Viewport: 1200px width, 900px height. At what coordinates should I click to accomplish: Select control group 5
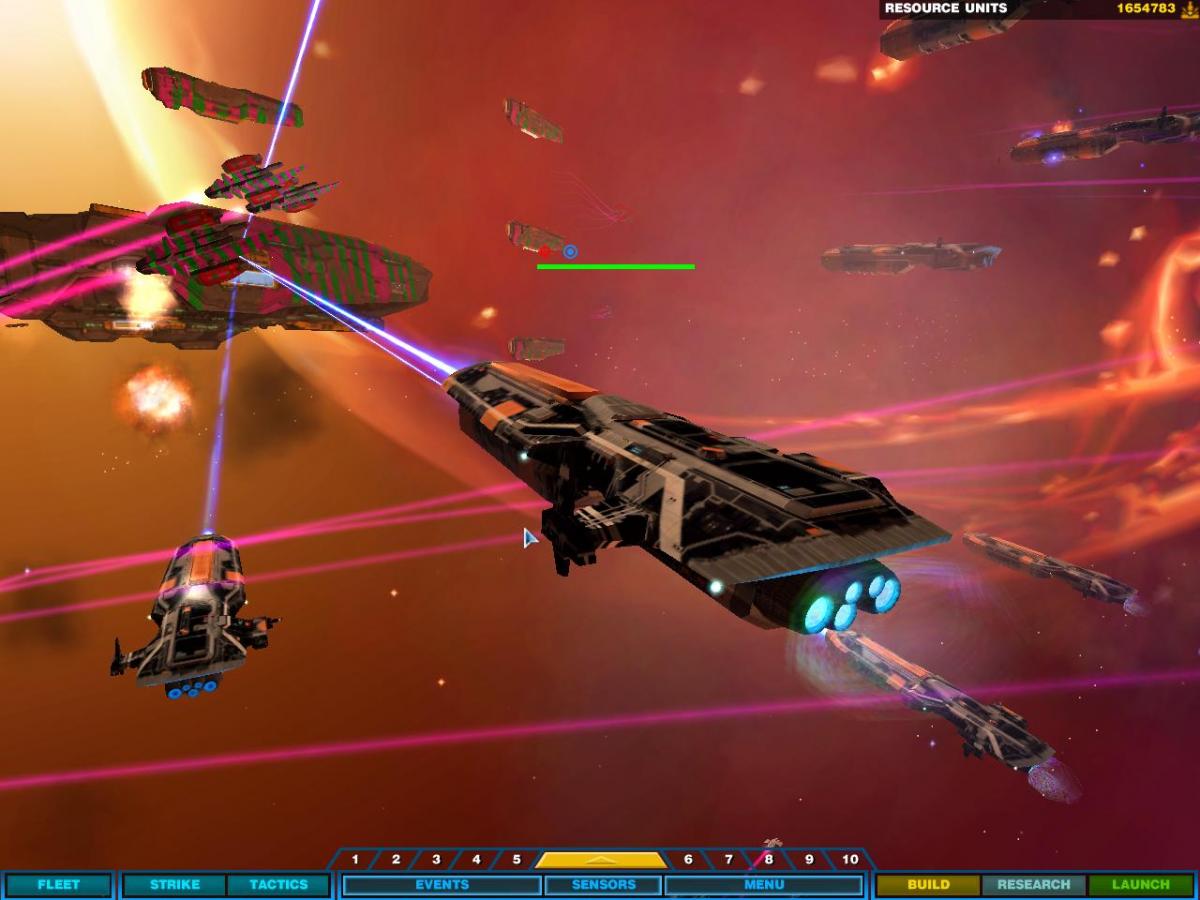coord(516,860)
